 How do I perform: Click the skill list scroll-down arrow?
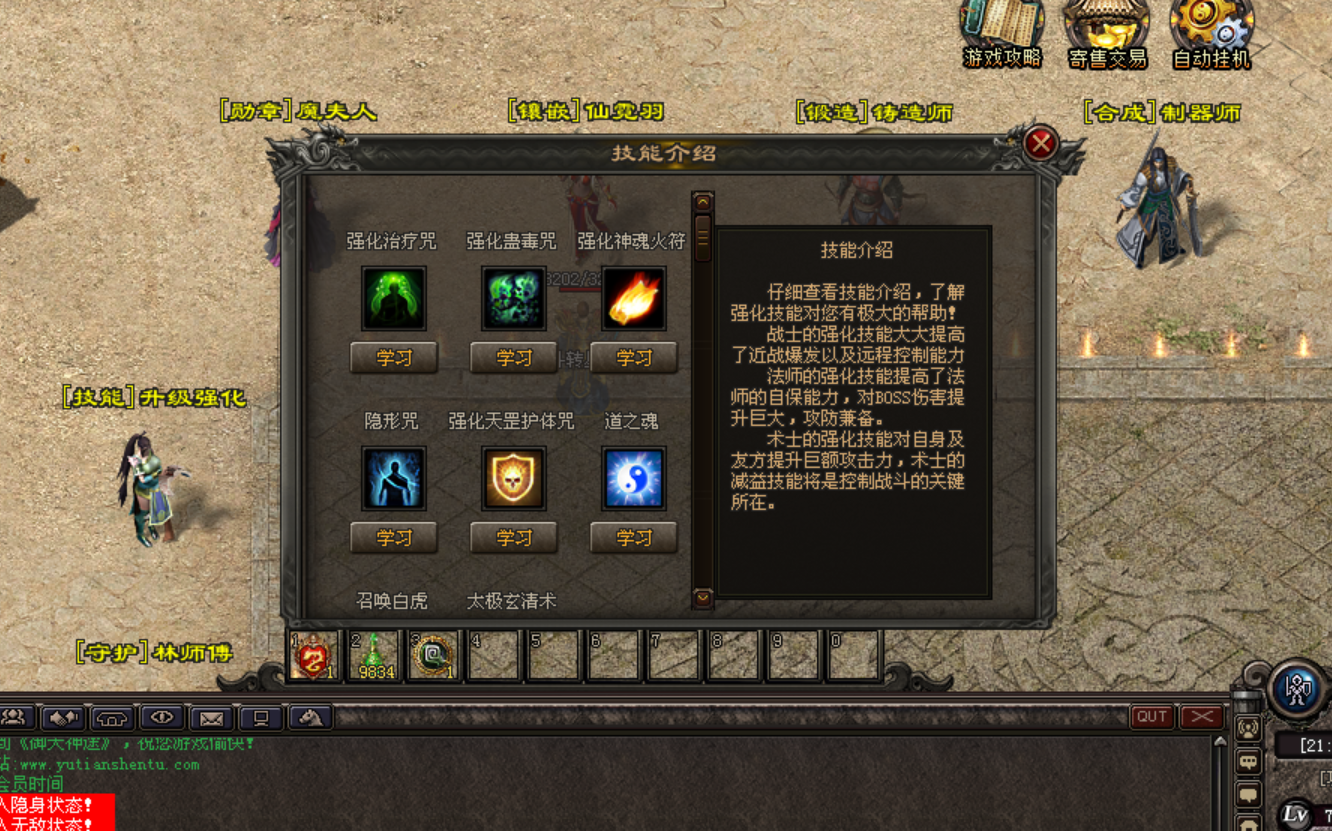tap(703, 598)
